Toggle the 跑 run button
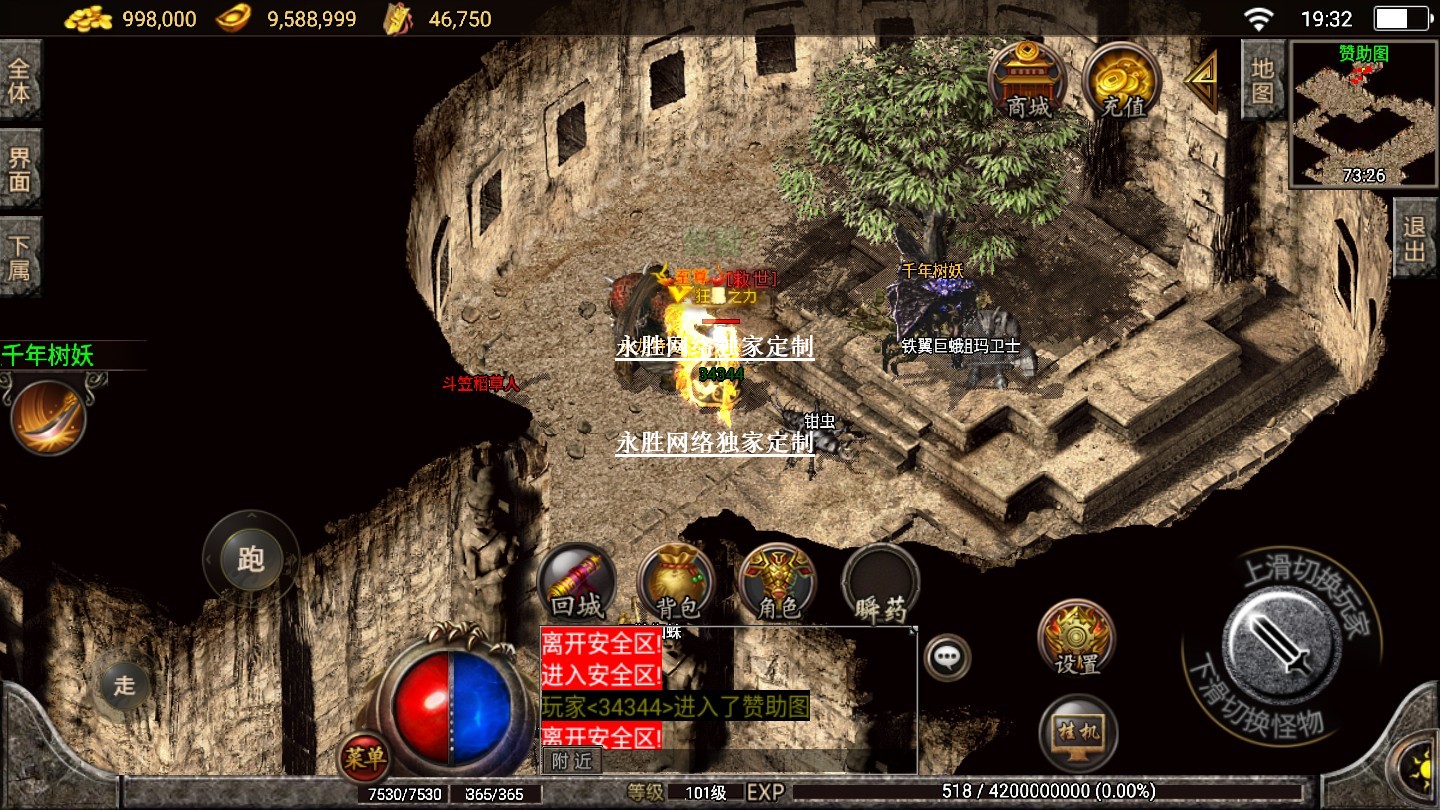1440x810 pixels. click(x=250, y=558)
